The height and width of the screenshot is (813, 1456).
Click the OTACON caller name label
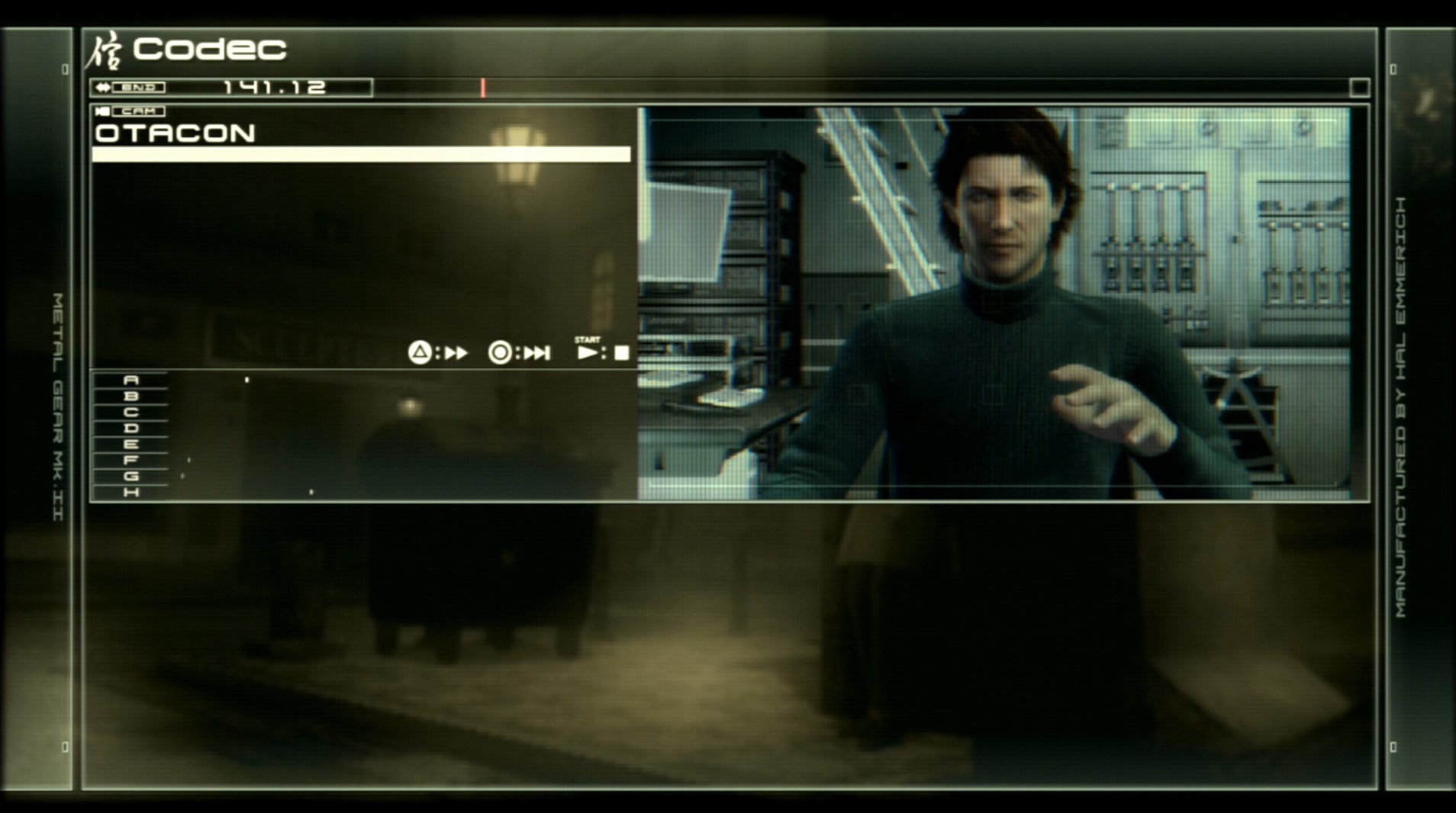point(174,133)
